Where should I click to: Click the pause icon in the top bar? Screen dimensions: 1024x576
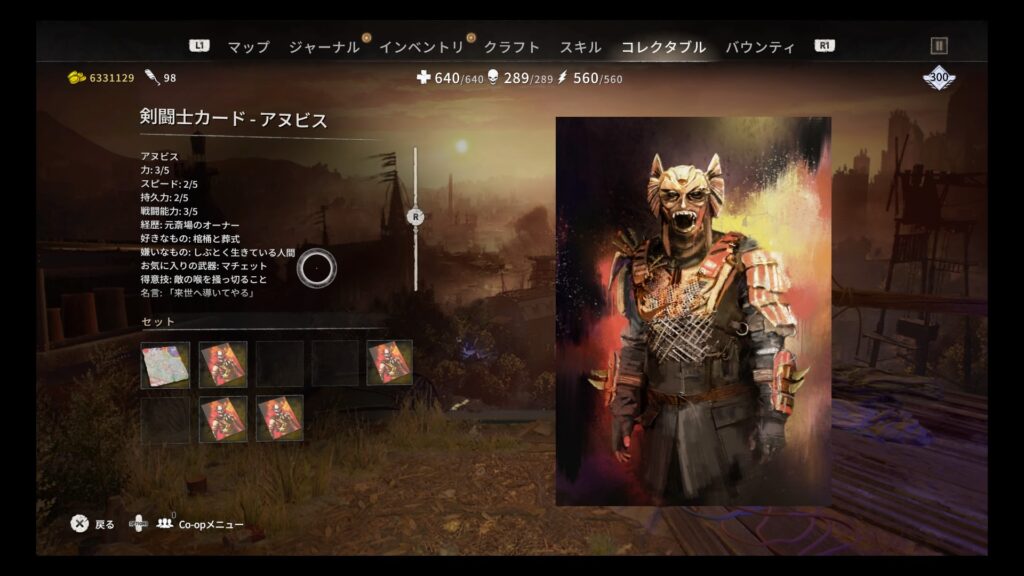pyautogui.click(x=938, y=45)
